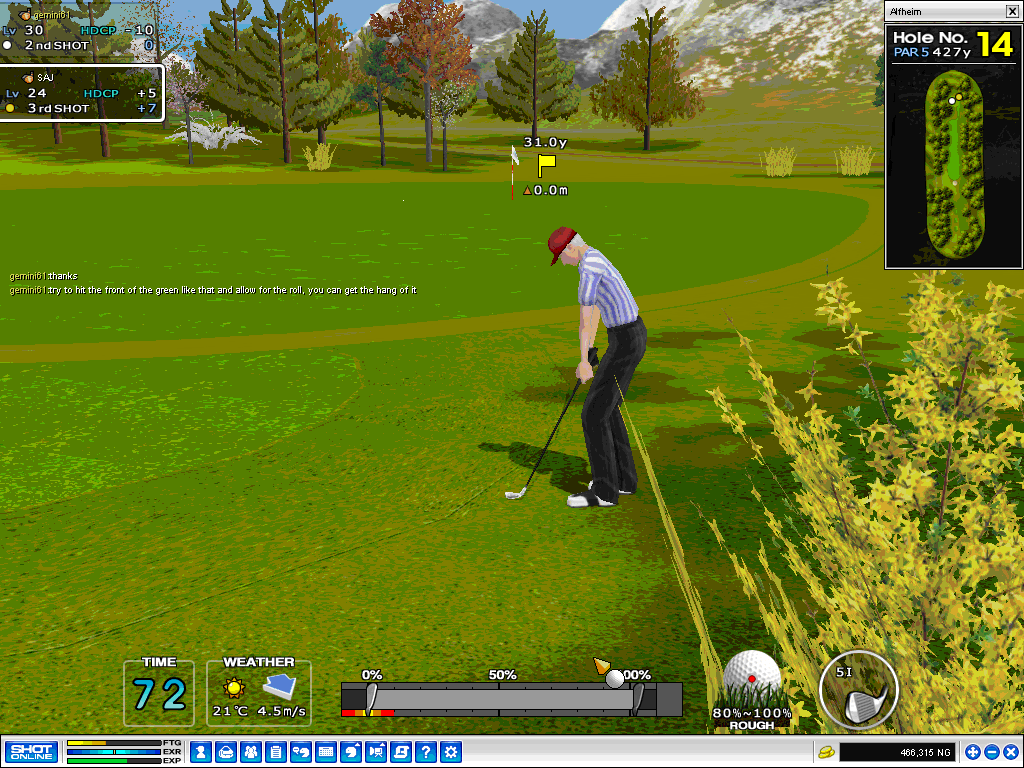Open the question mark help button

point(426,752)
